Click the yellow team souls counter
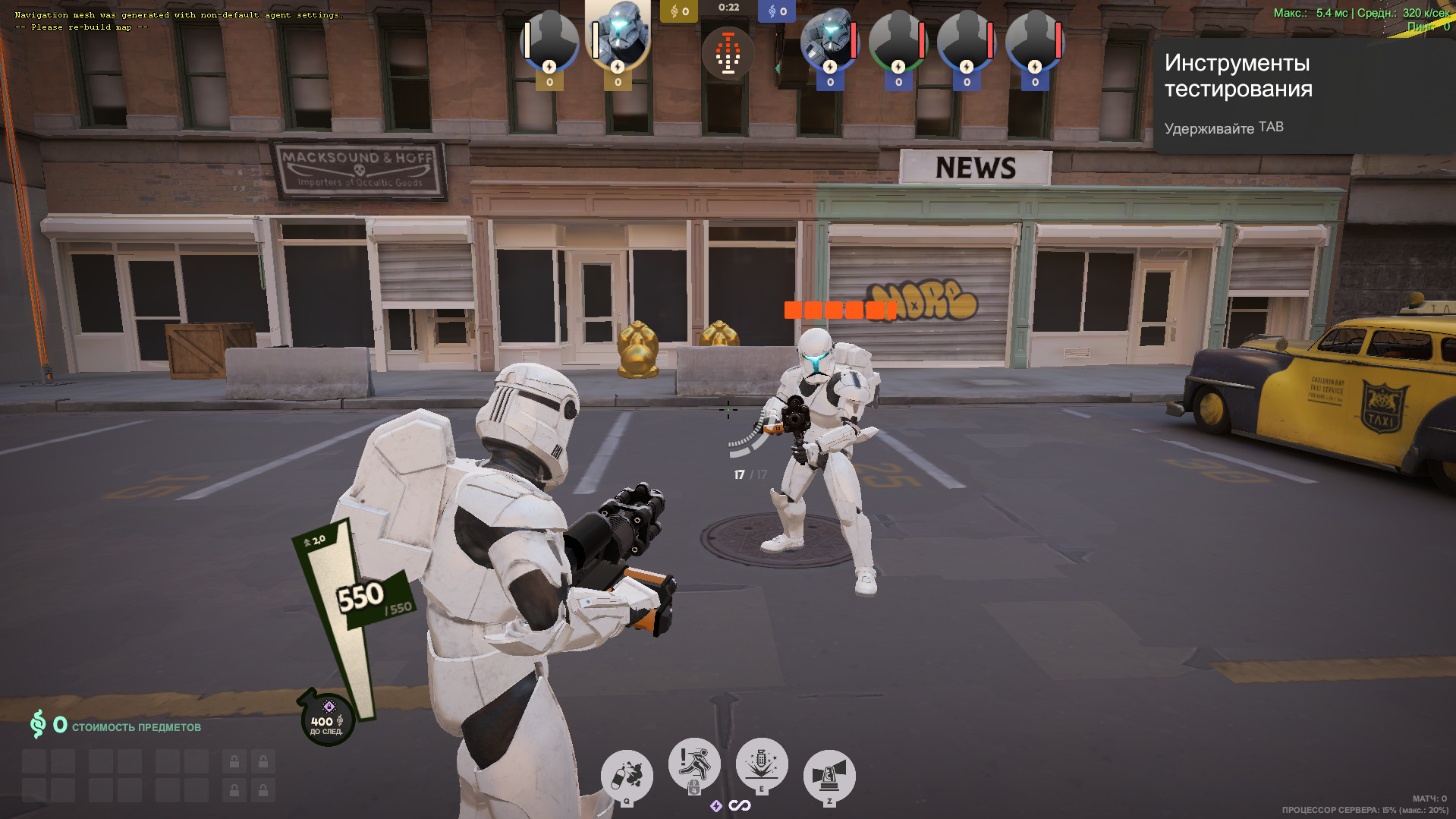 (x=678, y=11)
